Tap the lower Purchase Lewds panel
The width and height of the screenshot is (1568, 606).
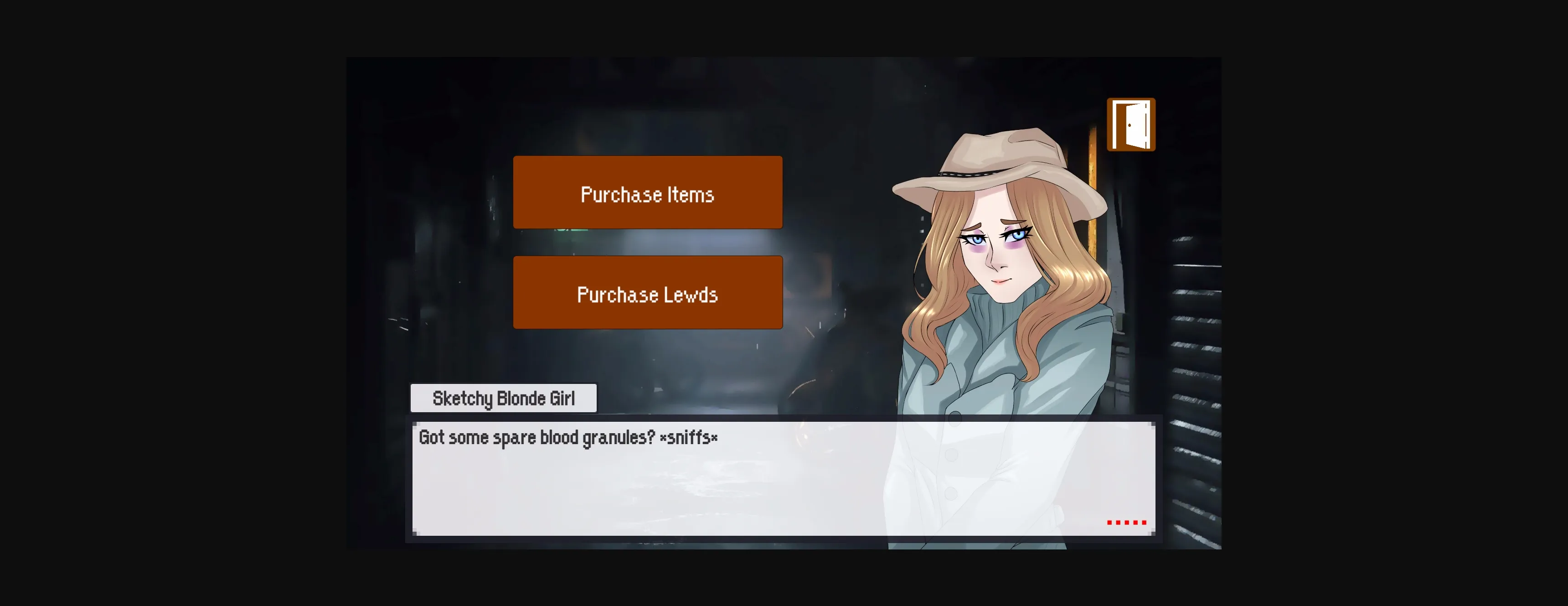(x=647, y=293)
